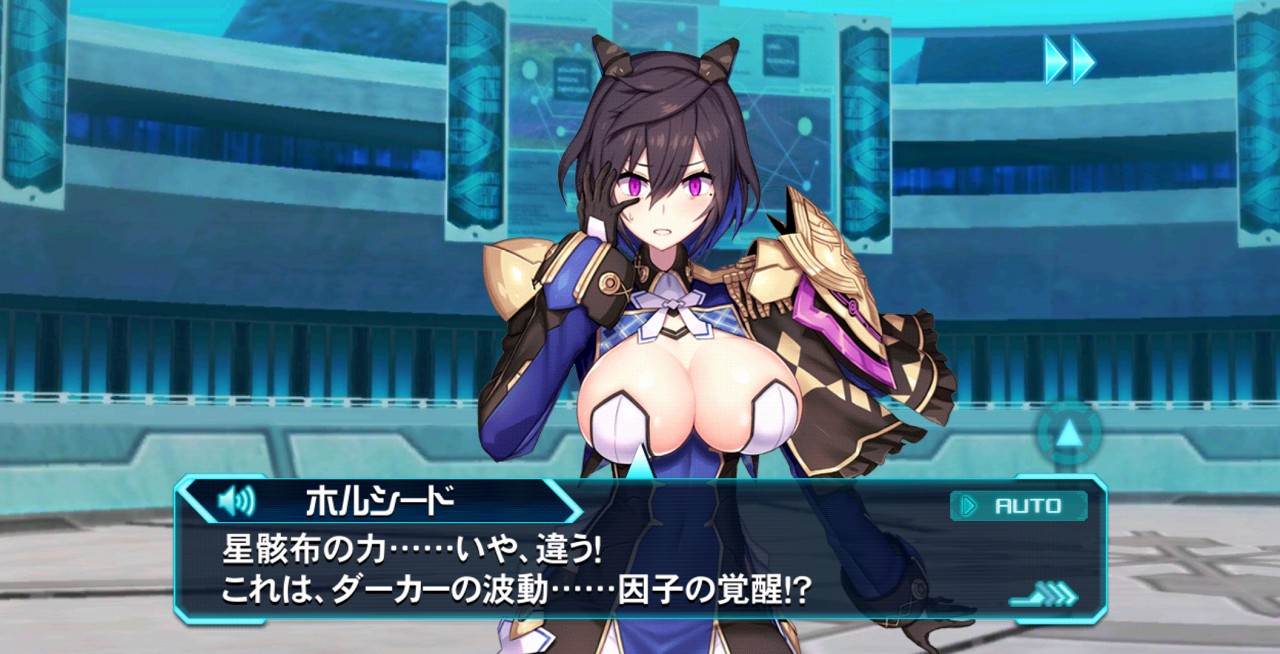Advance dialogue using the triple-arrow next indicator
This screenshot has width=1280, height=654.
point(1046,597)
